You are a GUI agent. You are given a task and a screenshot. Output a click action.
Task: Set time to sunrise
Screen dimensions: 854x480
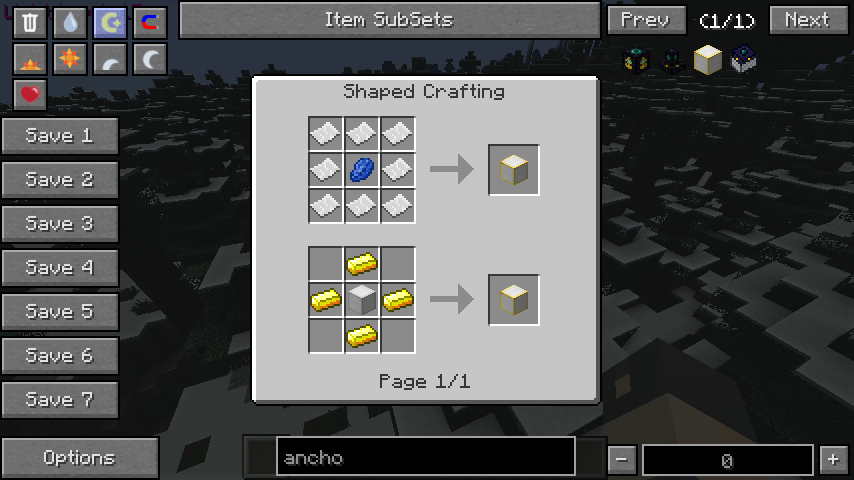(x=30, y=60)
